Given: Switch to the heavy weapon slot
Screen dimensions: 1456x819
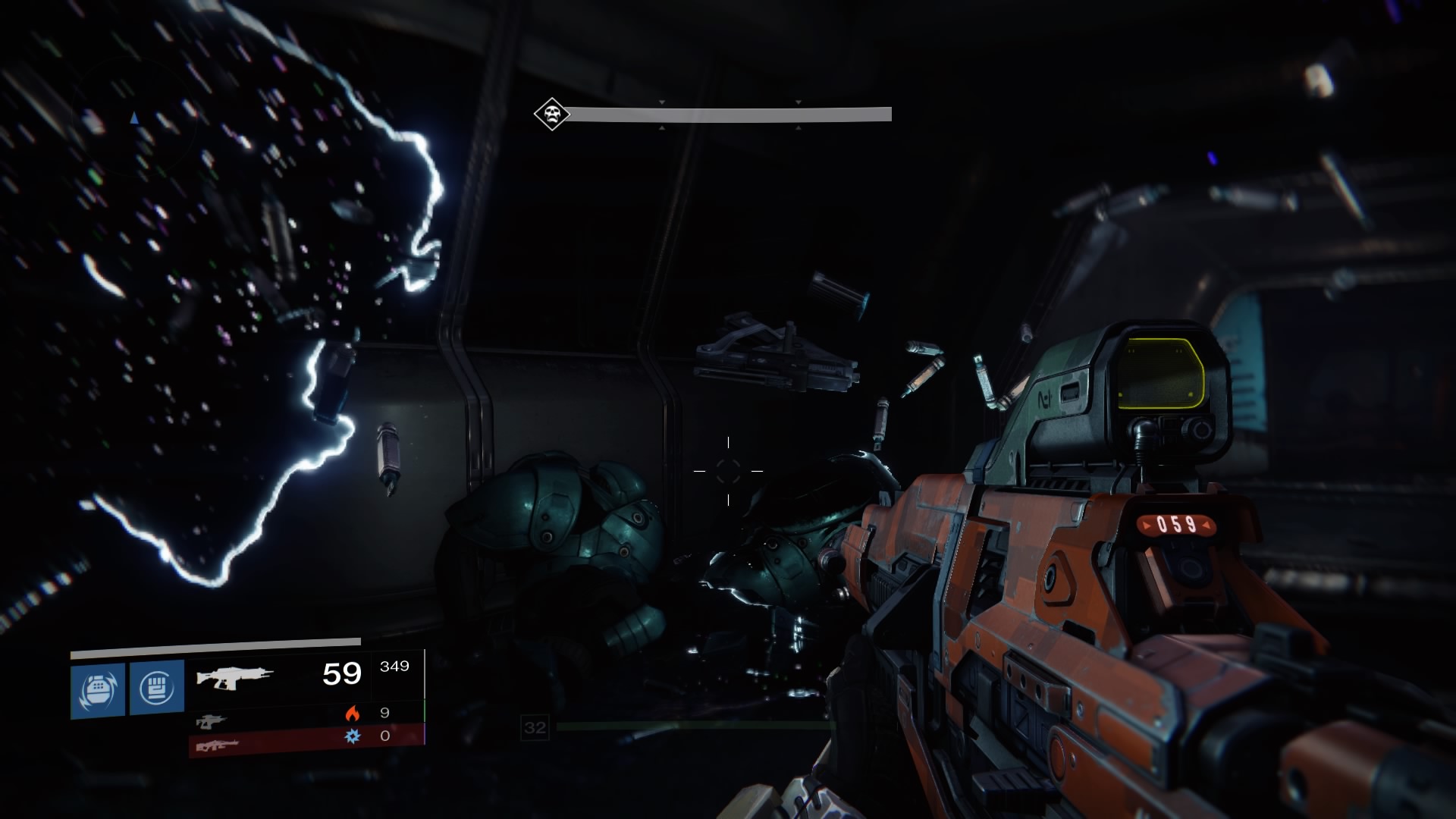Looking at the screenshot, I should click(x=218, y=746).
